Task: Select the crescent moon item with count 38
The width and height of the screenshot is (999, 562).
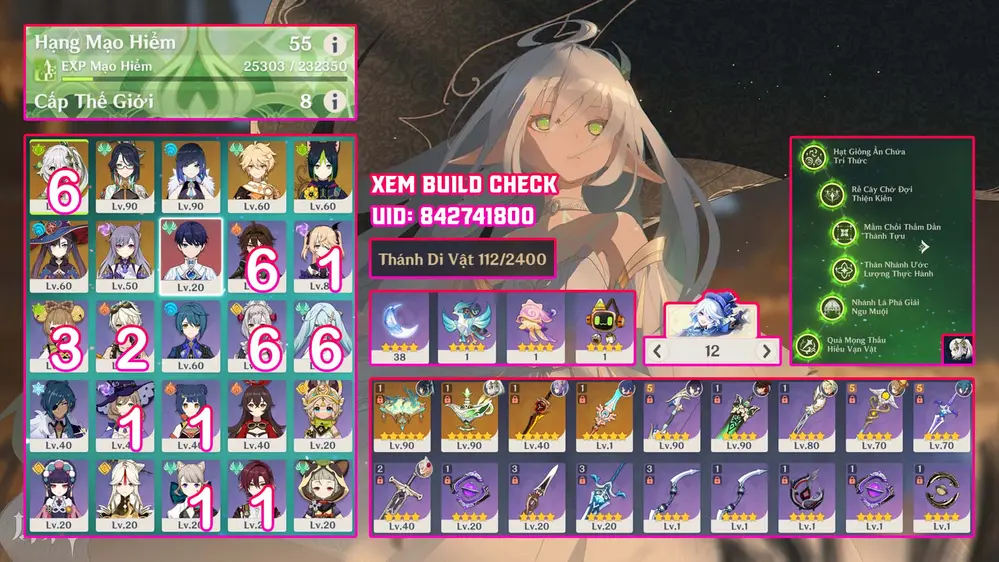Action: pyautogui.click(x=400, y=326)
